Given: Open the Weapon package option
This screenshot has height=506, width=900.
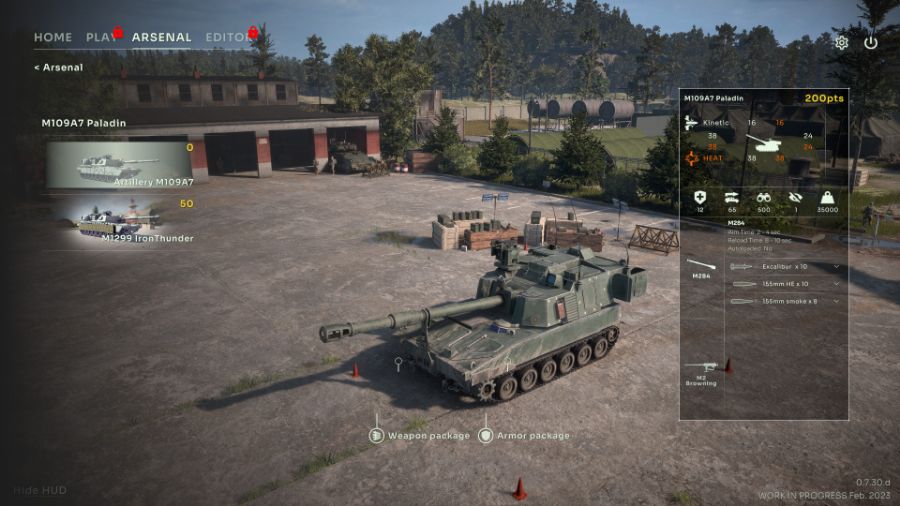Looking at the screenshot, I should tap(420, 435).
